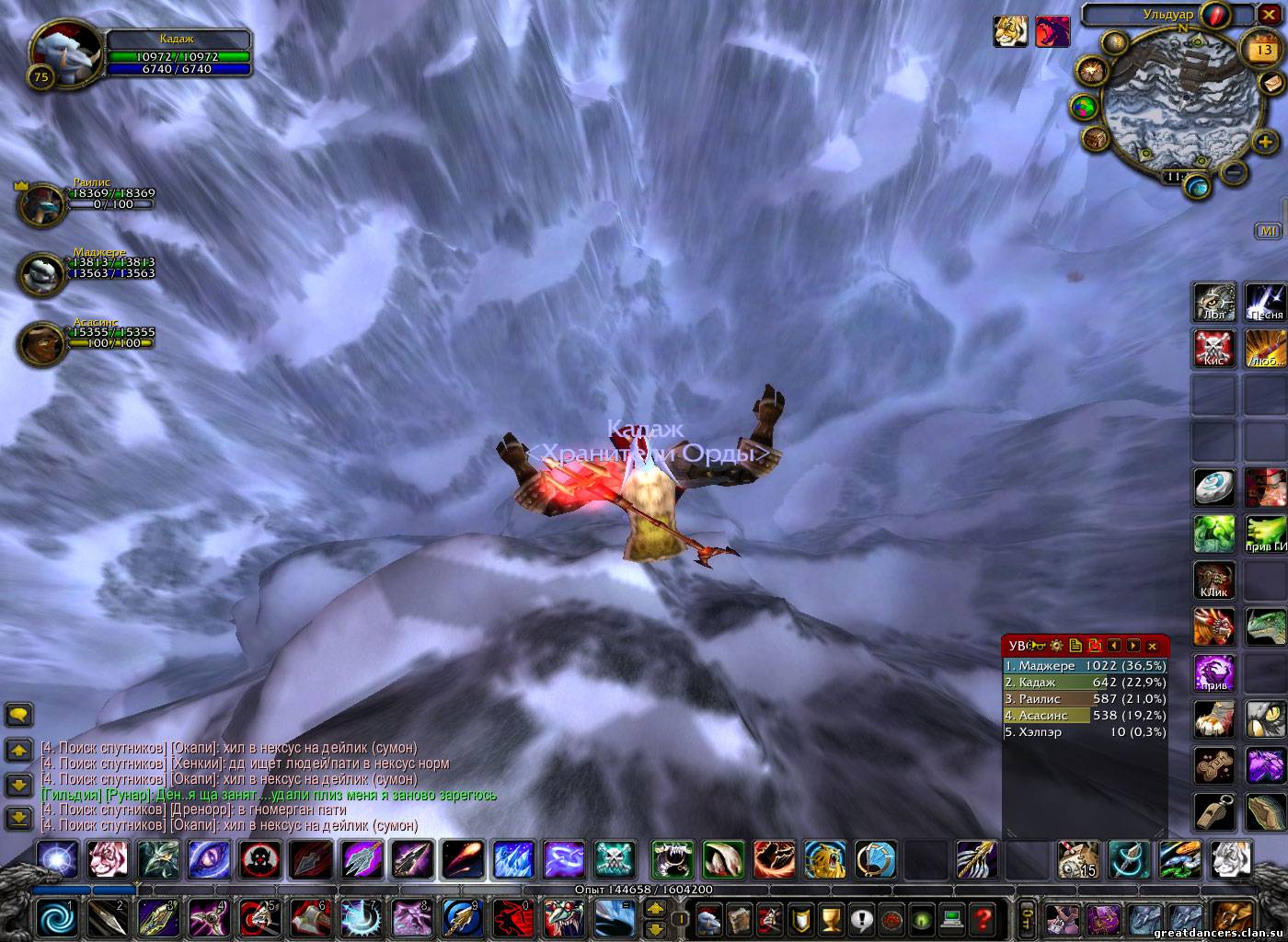Select Маджере row in damage meter
This screenshot has height=942, width=1288.
pyautogui.click(x=1085, y=666)
